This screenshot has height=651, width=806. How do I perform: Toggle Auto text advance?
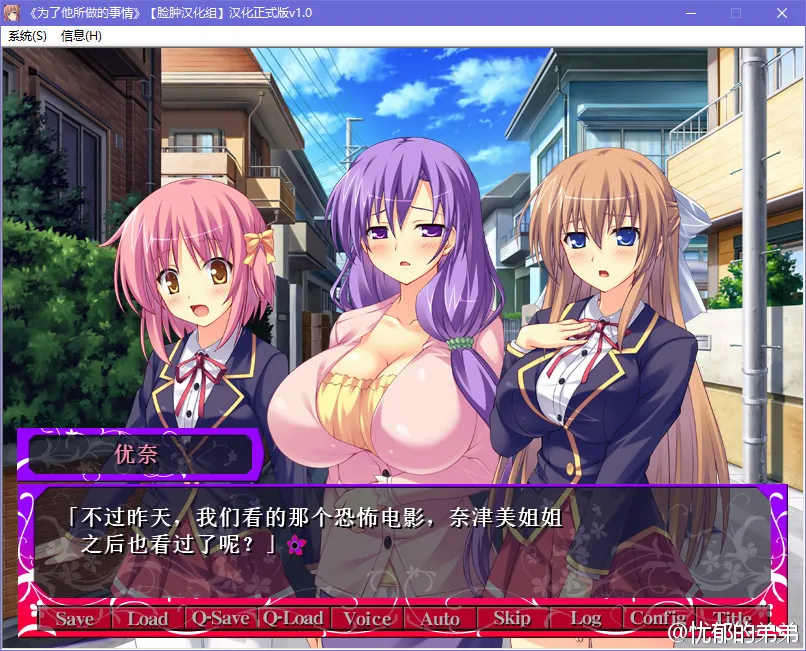[439, 619]
